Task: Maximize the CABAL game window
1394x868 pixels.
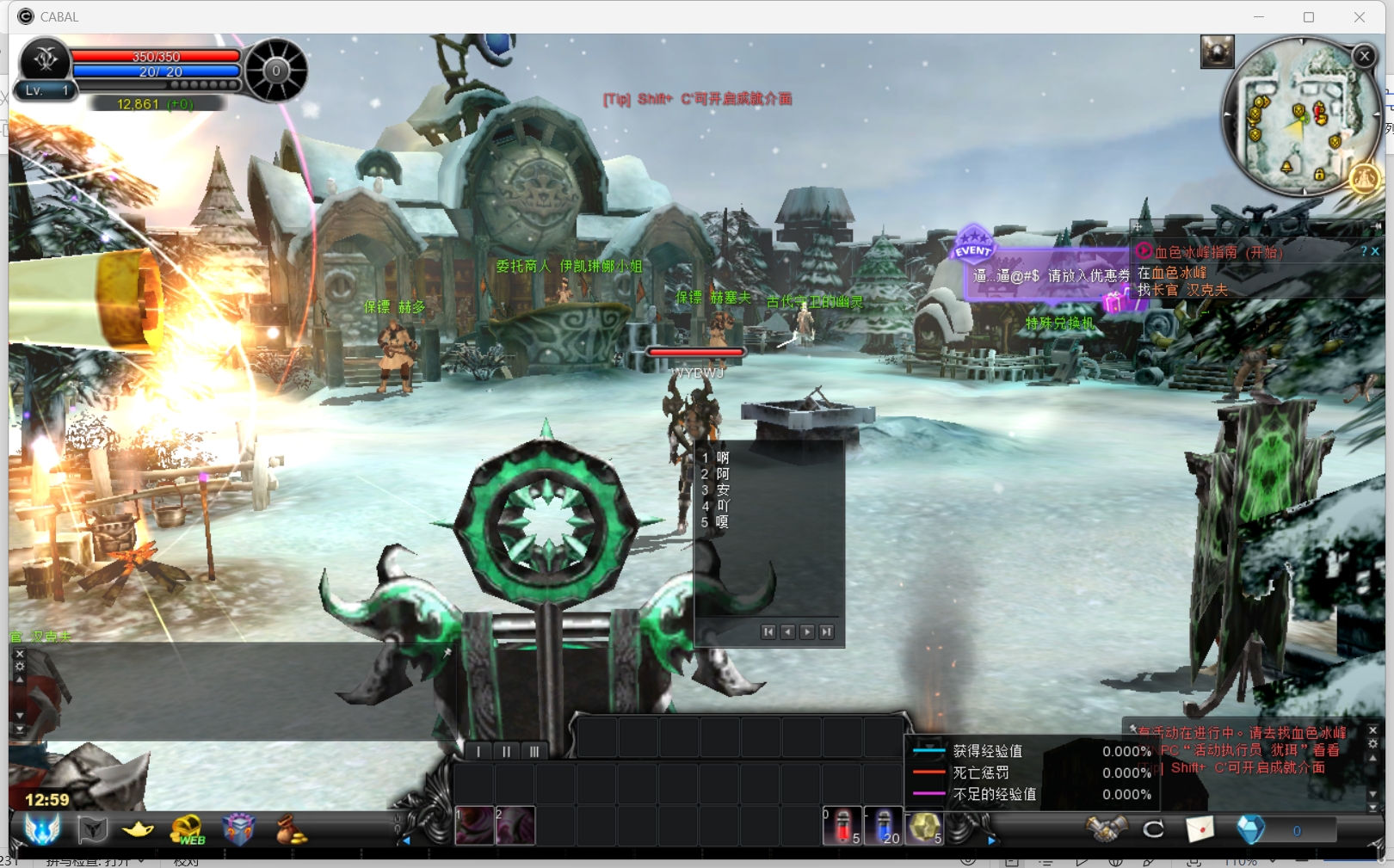Action: click(x=1309, y=17)
